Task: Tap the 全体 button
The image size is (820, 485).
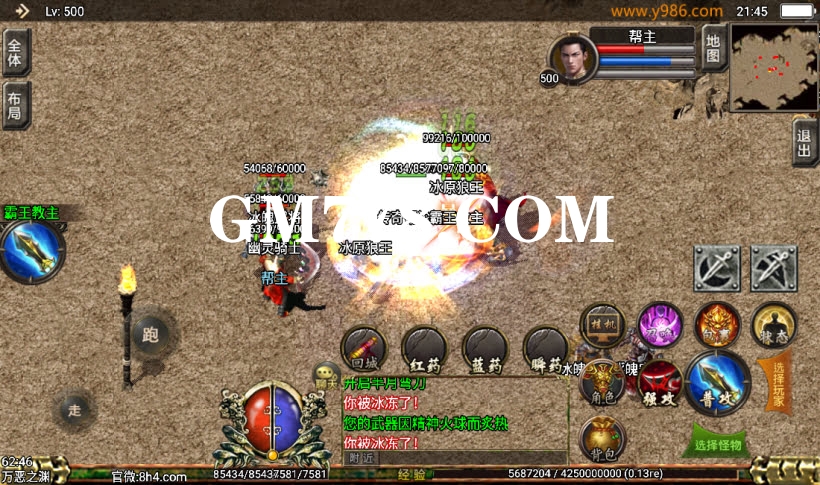Action: pos(15,52)
